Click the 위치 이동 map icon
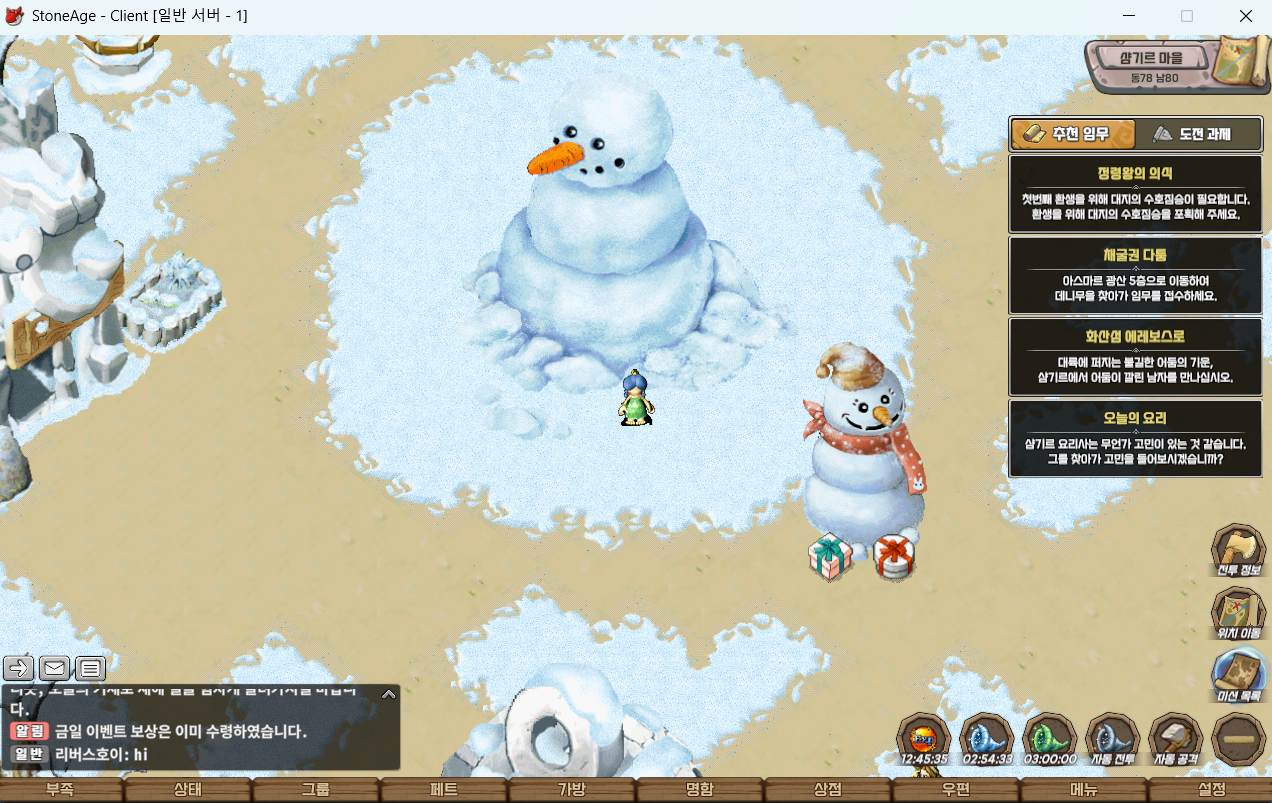 1239,612
